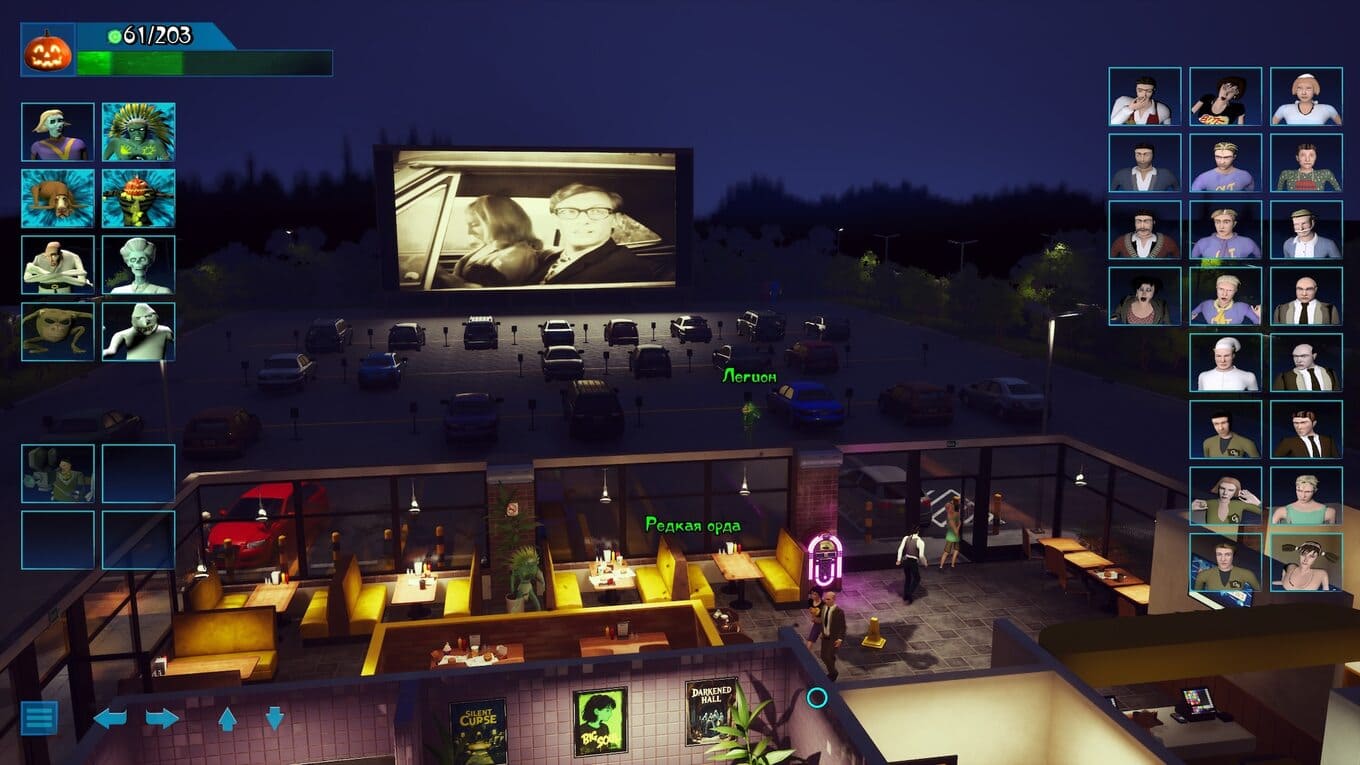Select the blonde ghost in purple portrait
The height and width of the screenshot is (765, 1360).
(x=58, y=132)
